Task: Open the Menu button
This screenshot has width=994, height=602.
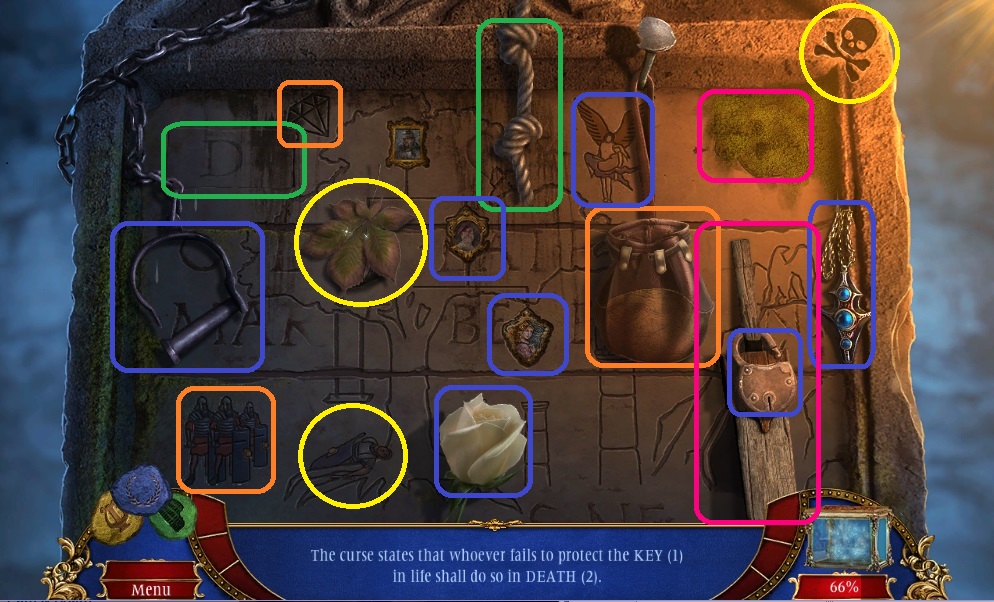Action: tap(150, 589)
